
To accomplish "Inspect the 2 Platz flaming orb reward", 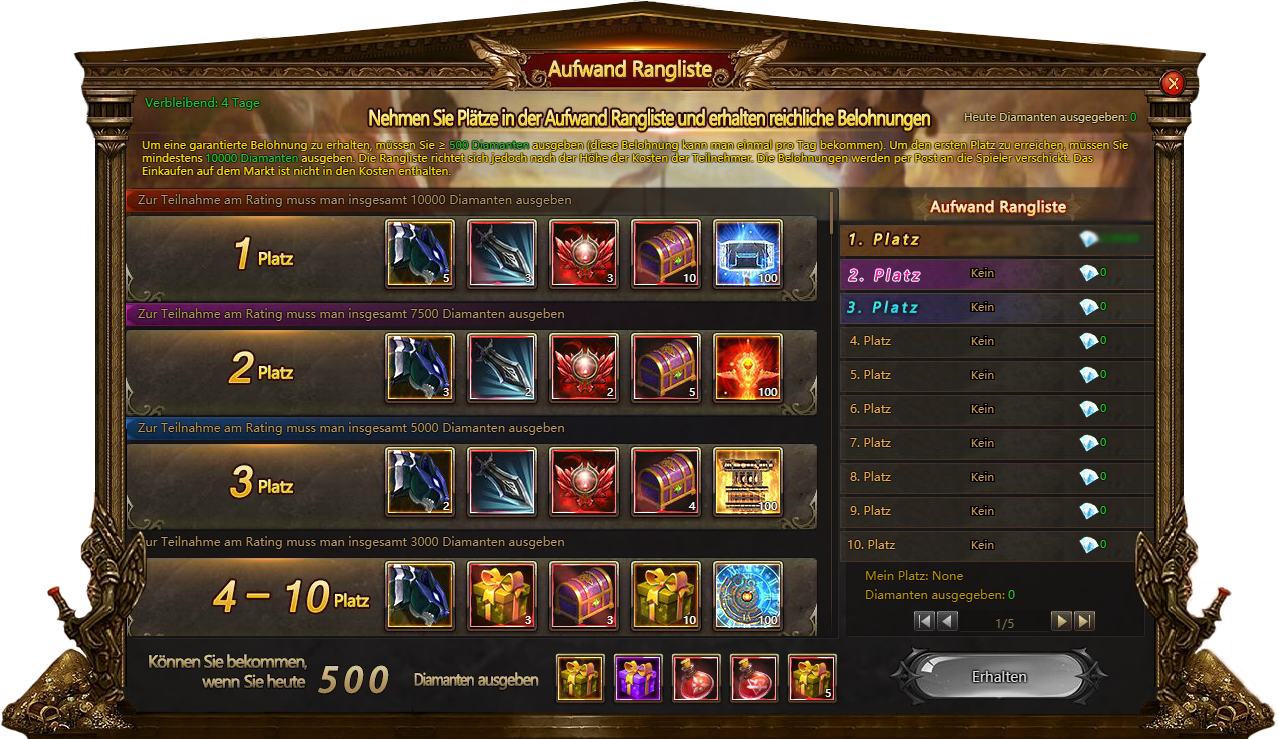I will (x=748, y=367).
